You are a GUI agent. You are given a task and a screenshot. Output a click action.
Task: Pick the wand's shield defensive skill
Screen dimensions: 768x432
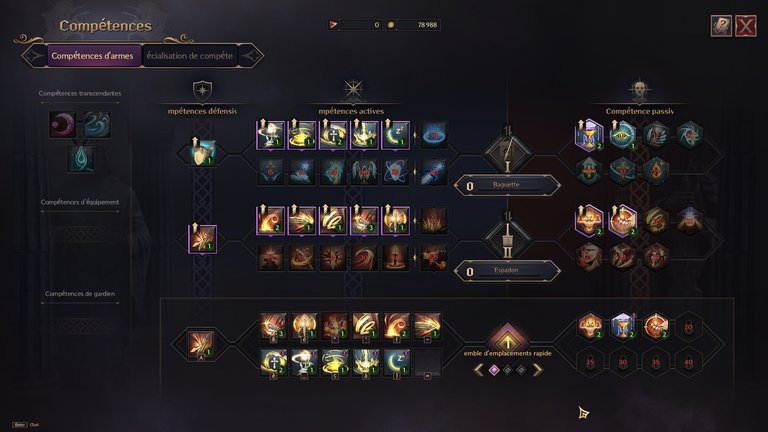coord(203,153)
